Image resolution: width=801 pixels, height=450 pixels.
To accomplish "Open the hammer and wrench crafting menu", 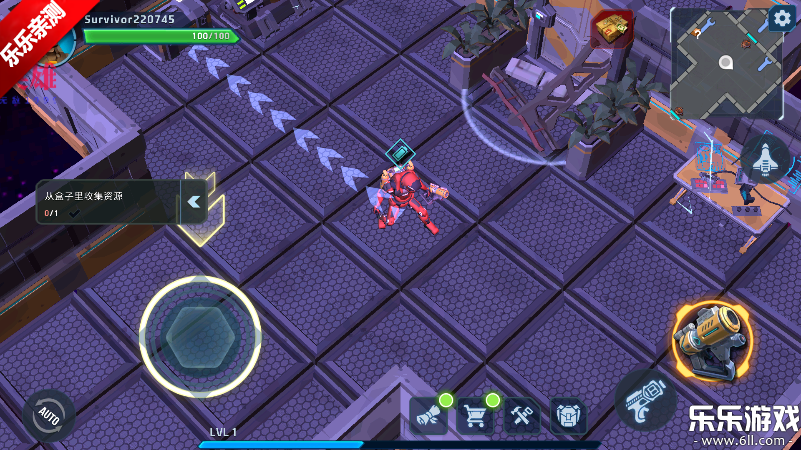I will tap(522, 415).
